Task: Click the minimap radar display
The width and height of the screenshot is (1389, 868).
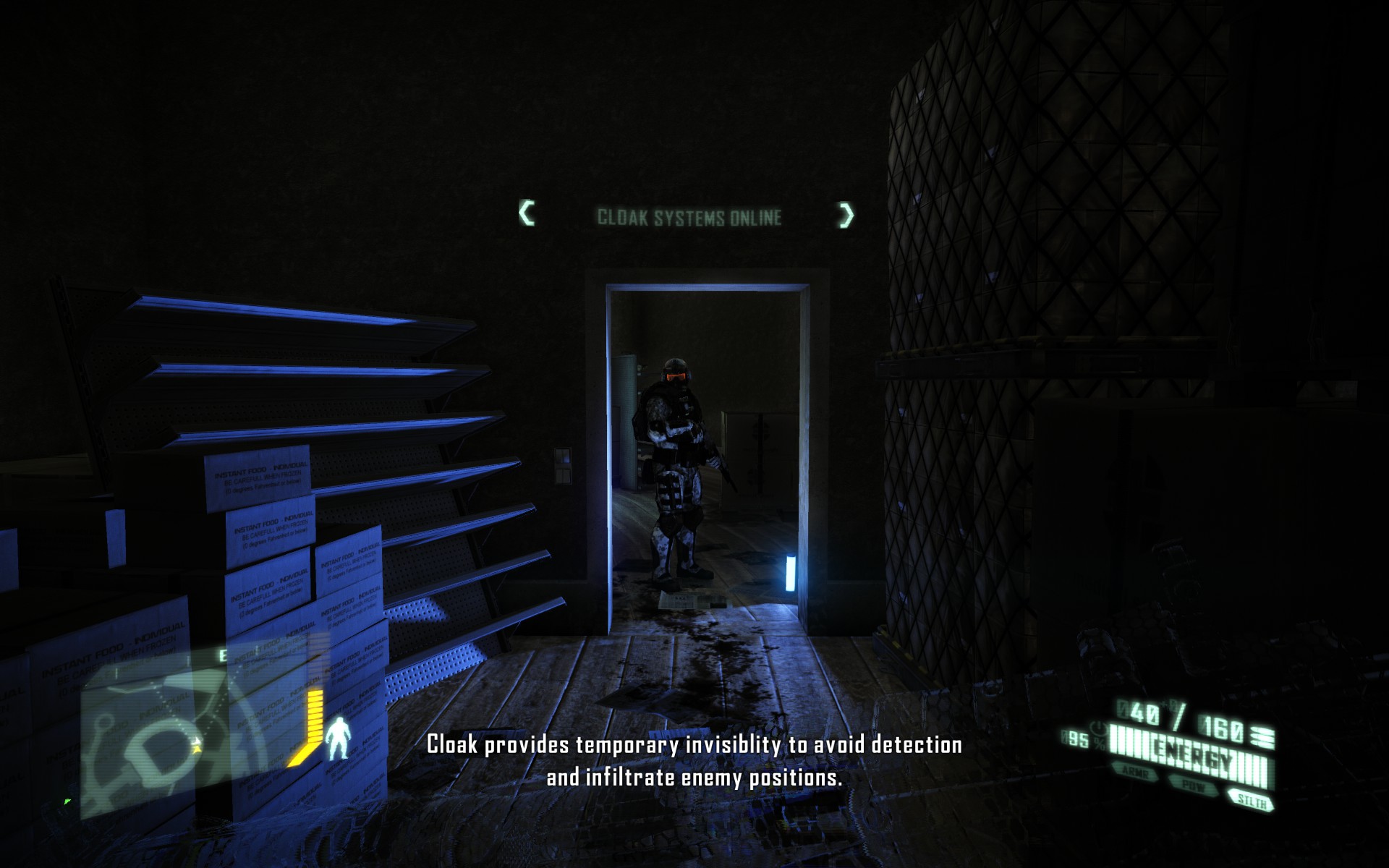Action: [137, 731]
